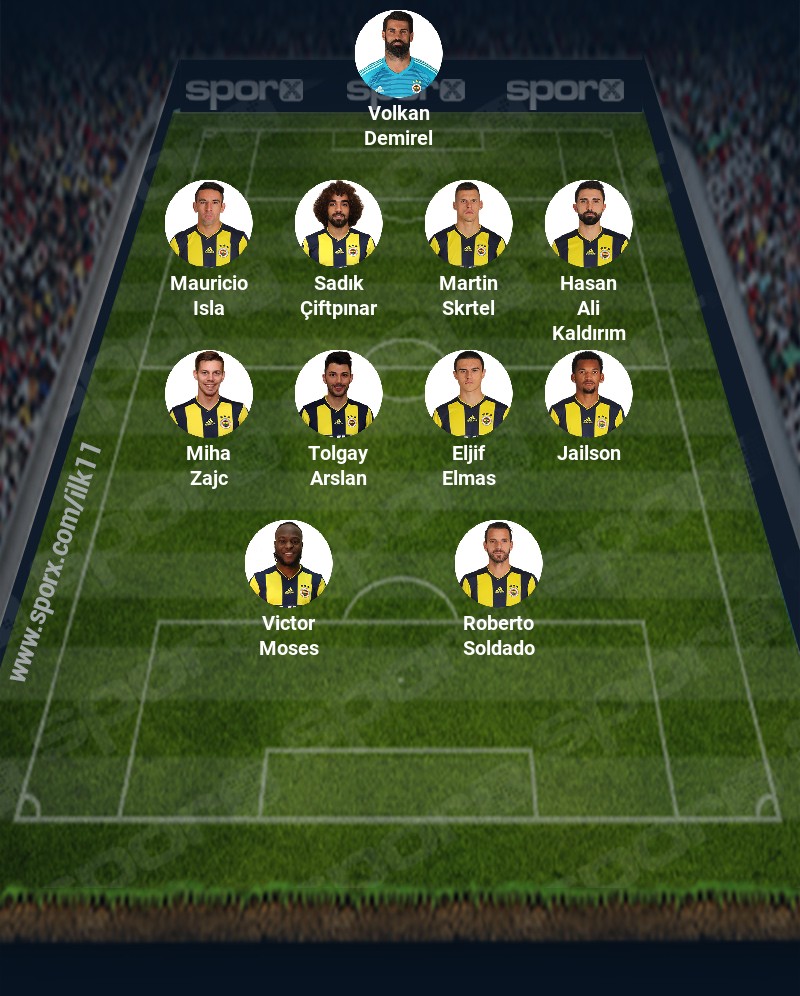Choose striker Victor Moses
Viewport: 800px width, 996px height.
pos(288,564)
